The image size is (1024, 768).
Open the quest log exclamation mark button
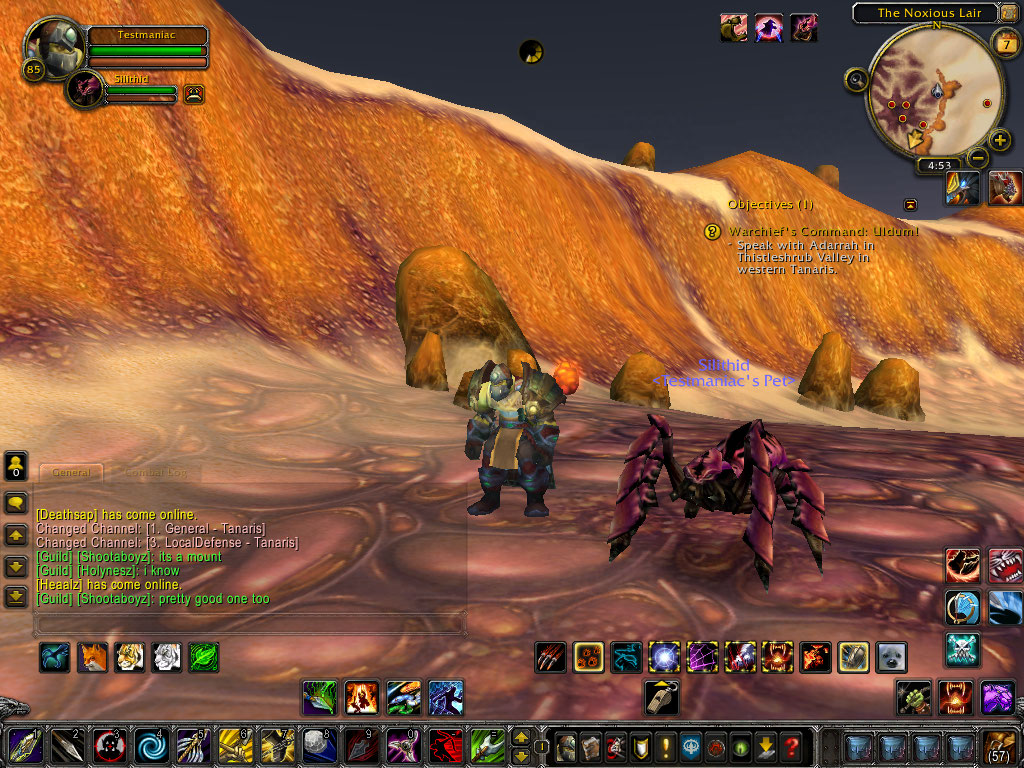point(664,746)
